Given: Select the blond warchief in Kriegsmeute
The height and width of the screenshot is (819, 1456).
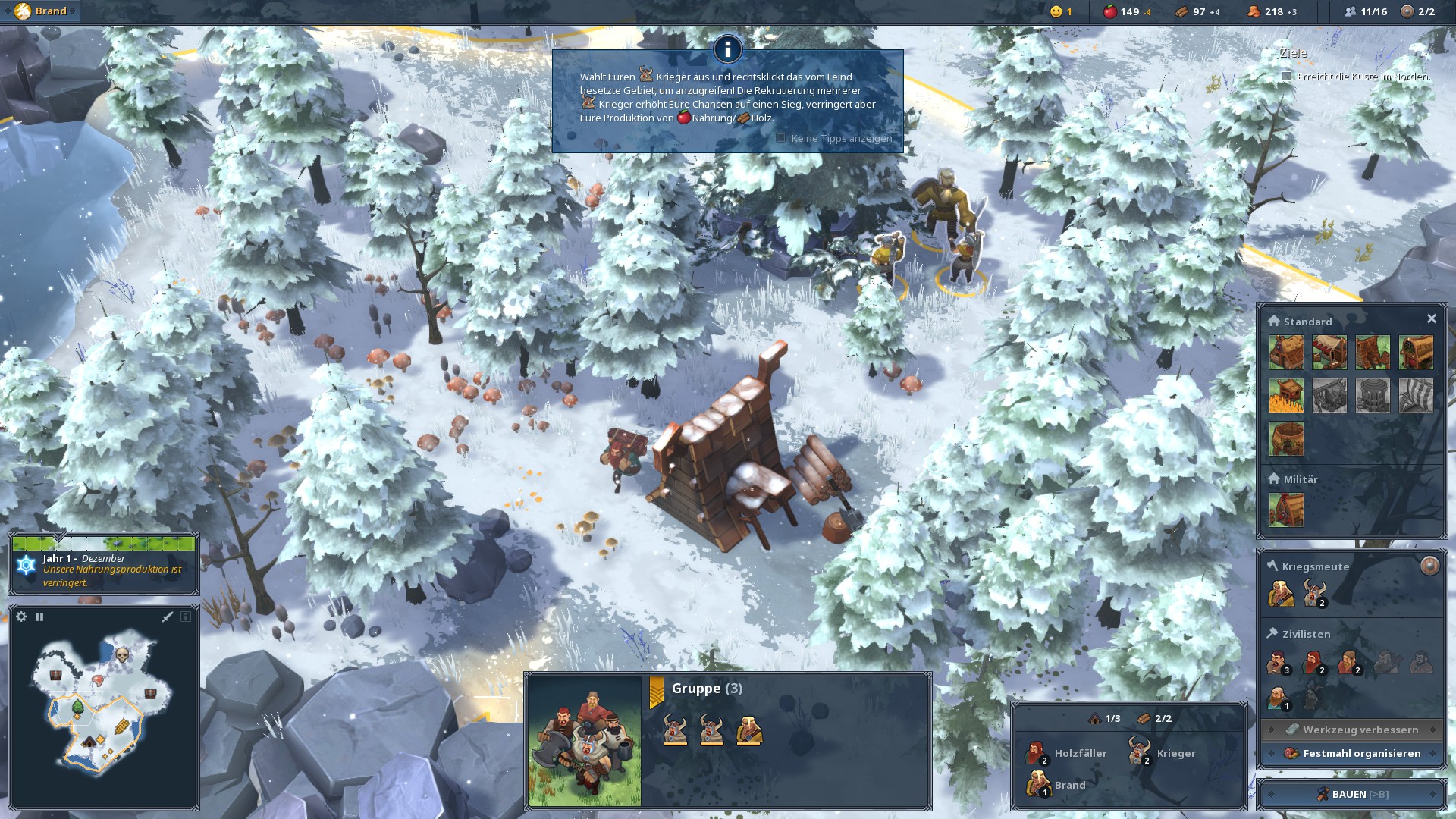Looking at the screenshot, I should 1280,593.
